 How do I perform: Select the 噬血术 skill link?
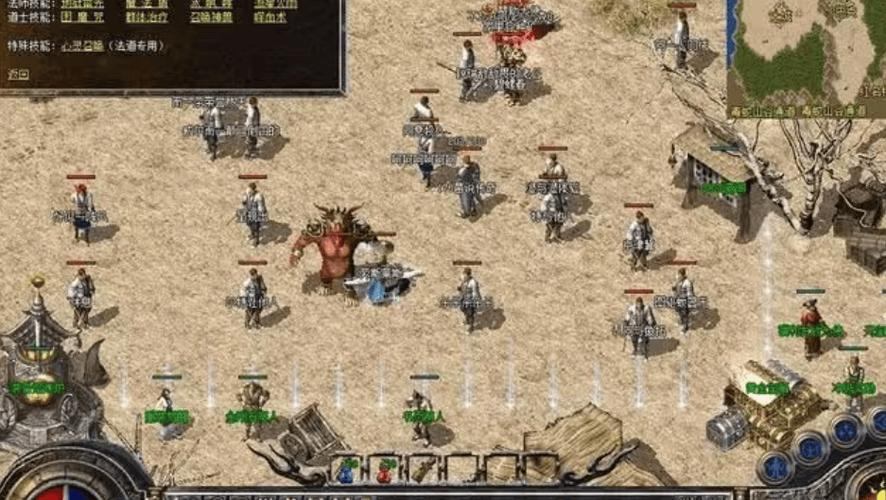272,18
